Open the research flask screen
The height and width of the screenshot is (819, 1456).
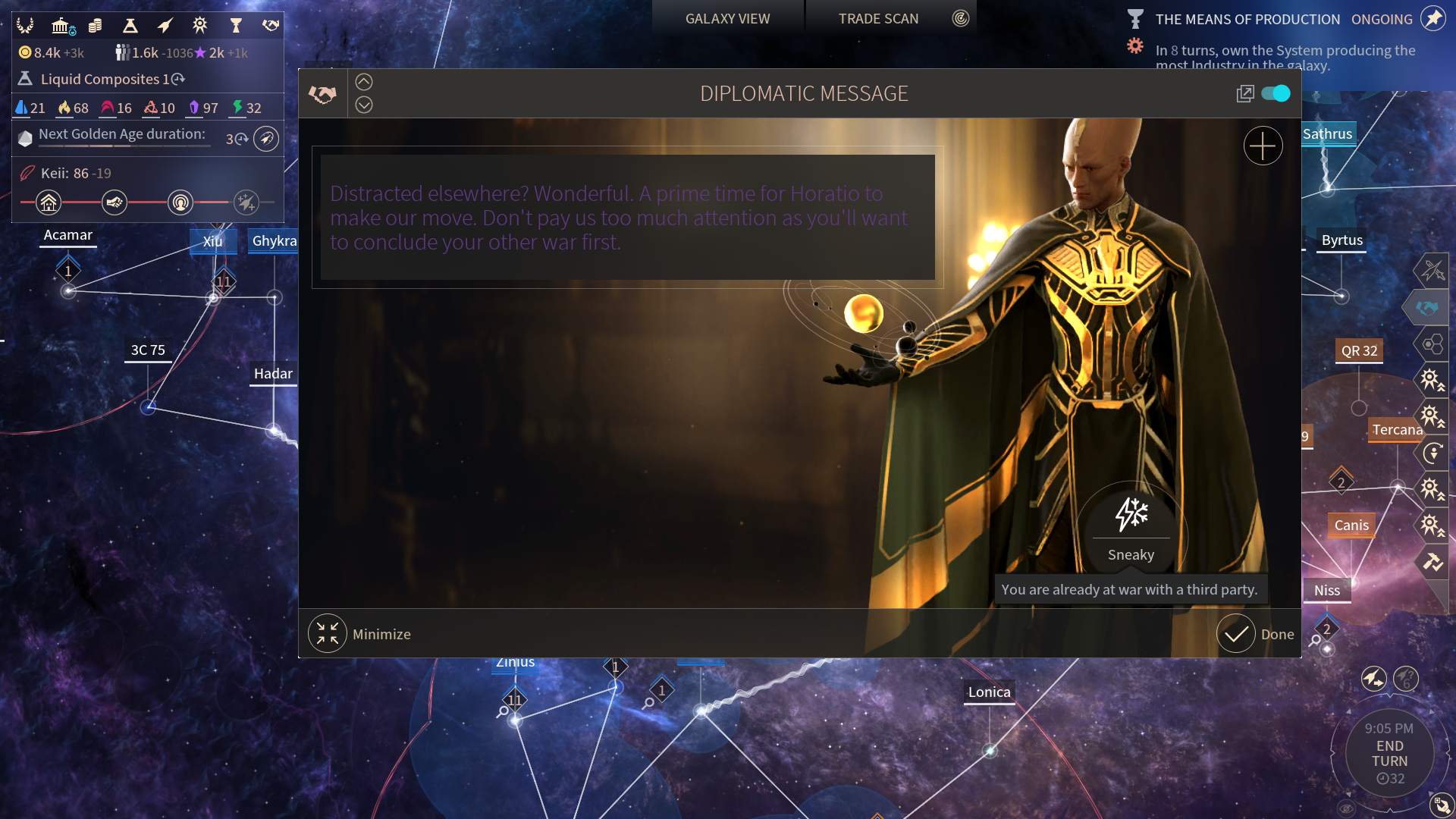click(130, 26)
